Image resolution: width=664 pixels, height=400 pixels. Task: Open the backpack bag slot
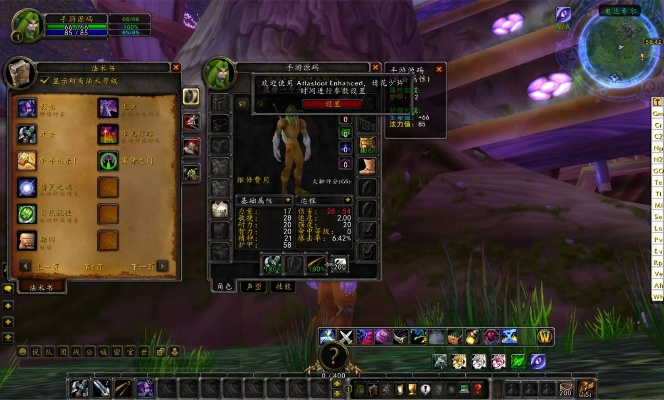(x=586, y=388)
